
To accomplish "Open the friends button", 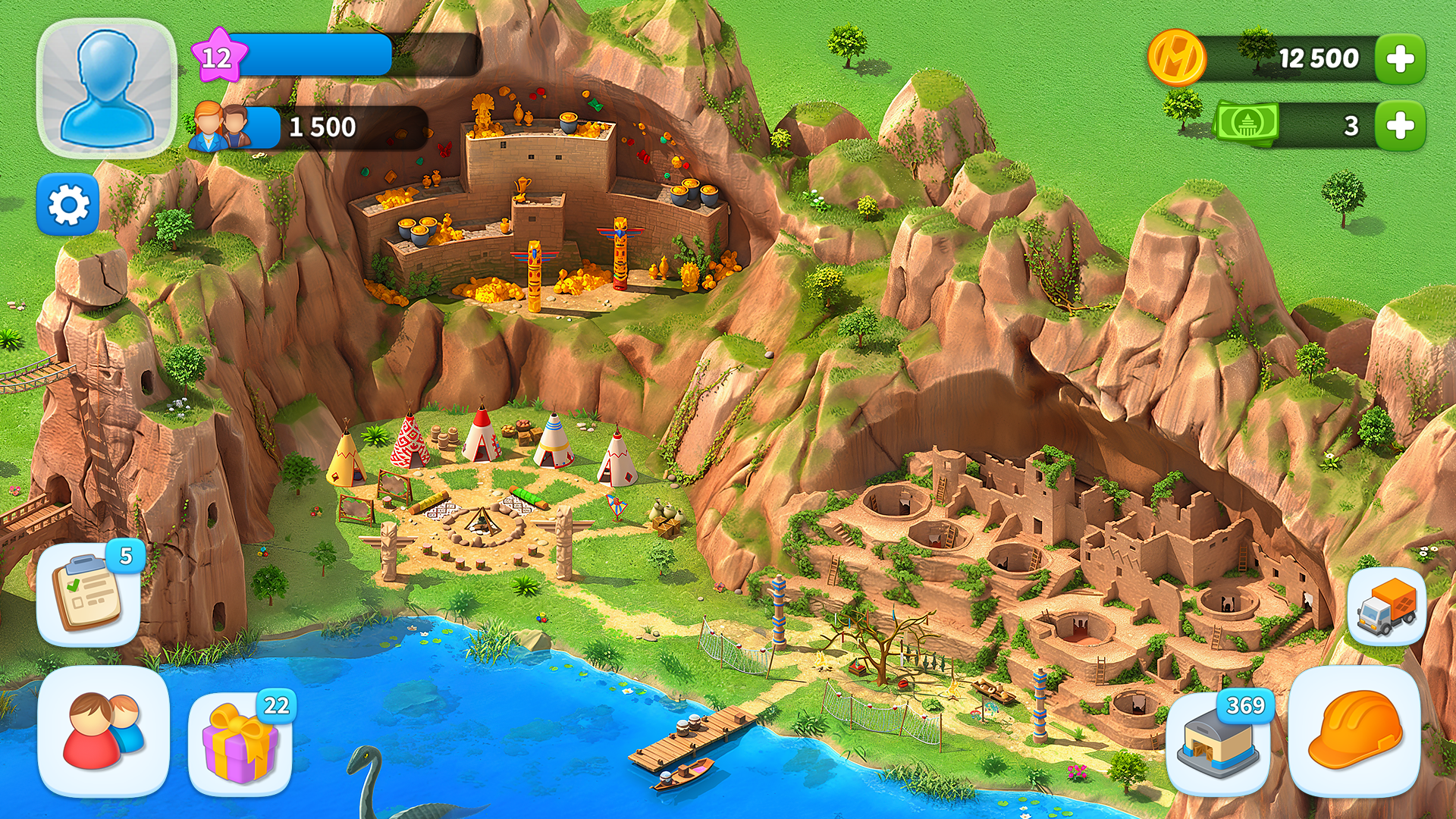I will tap(104, 731).
